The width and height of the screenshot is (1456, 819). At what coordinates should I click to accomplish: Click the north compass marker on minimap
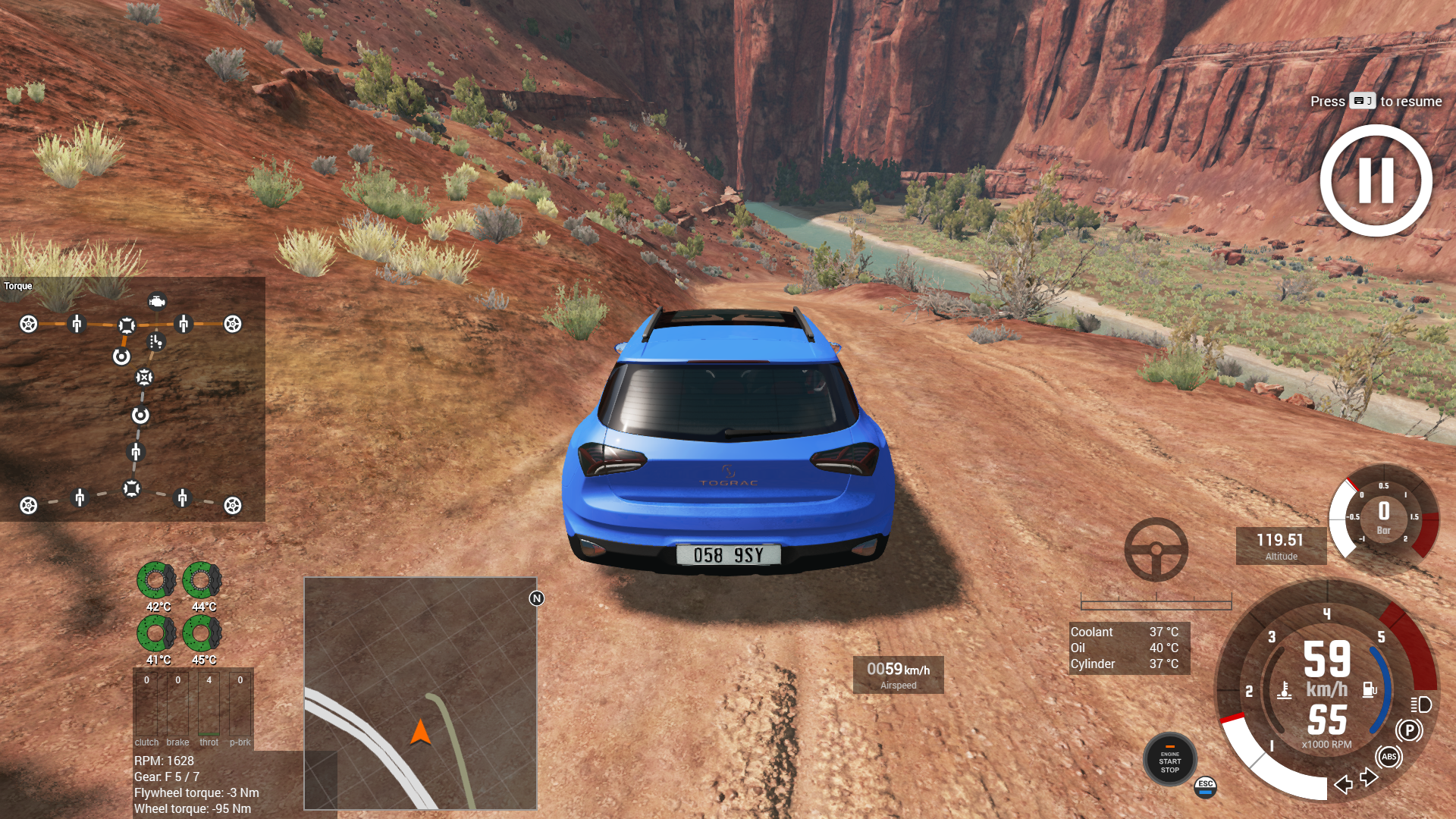537,598
